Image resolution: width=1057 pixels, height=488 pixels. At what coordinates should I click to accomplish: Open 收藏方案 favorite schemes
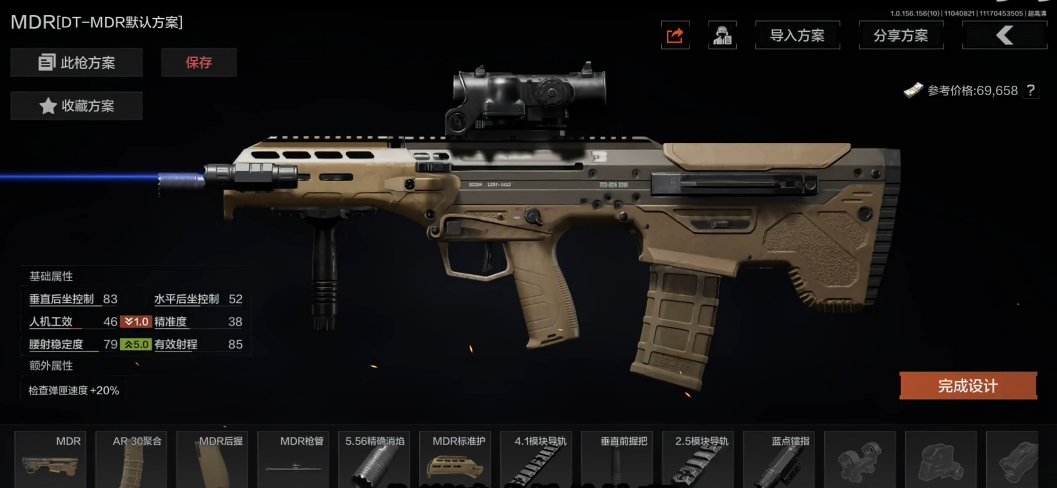pos(77,106)
